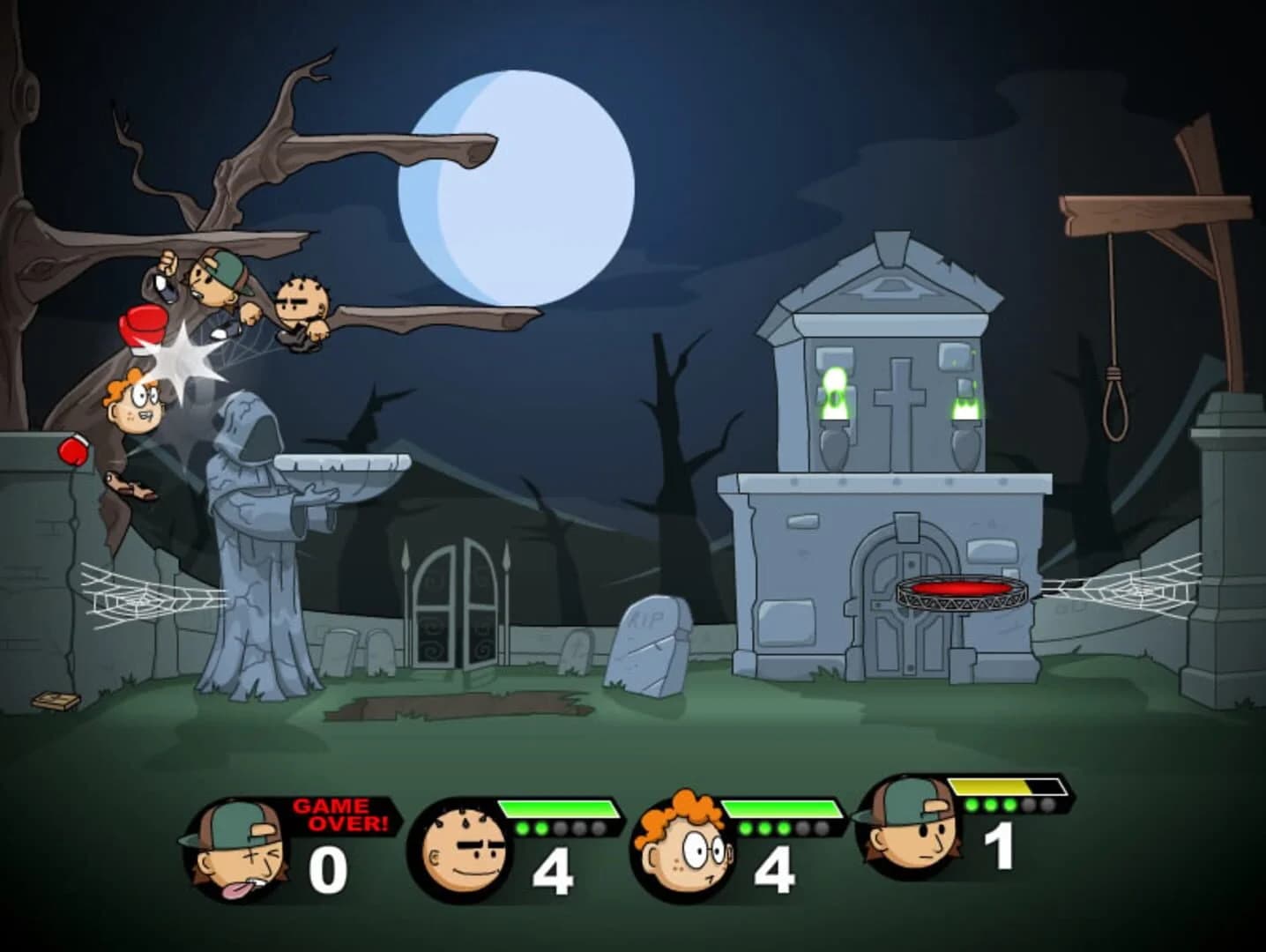Click the green-cap character portrait beside the yellow bar
The height and width of the screenshot is (952, 1266).
[x=908, y=833]
